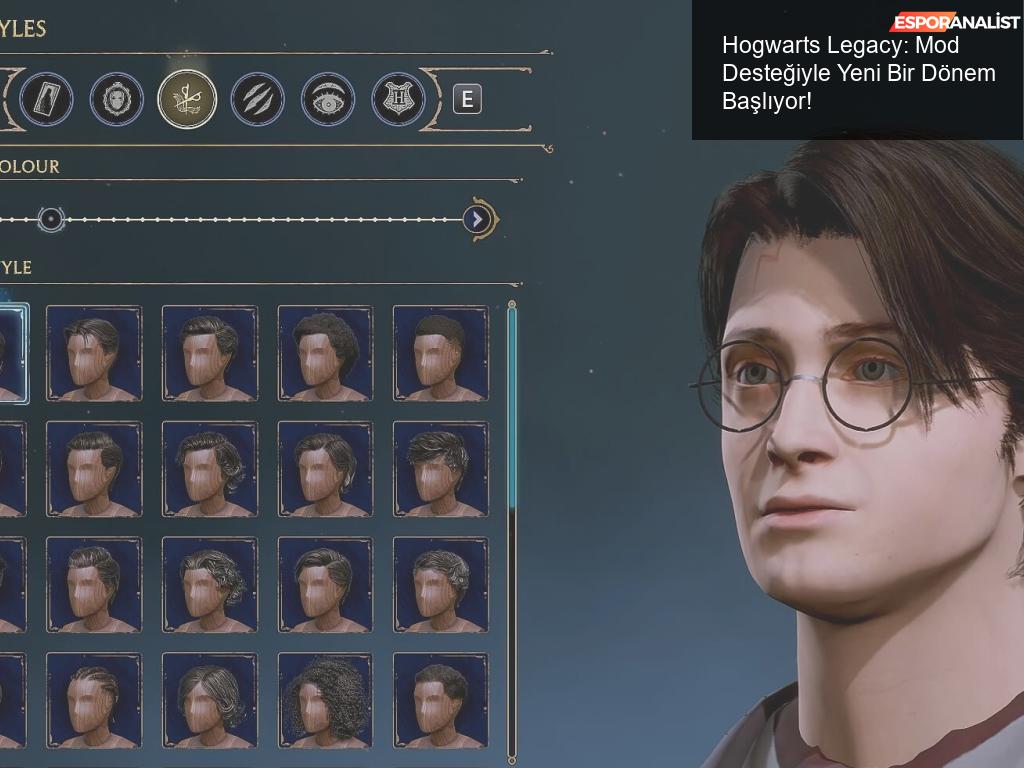Screen dimensions: 1024x768
Task: Open the character presets card tab
Action: [46, 99]
